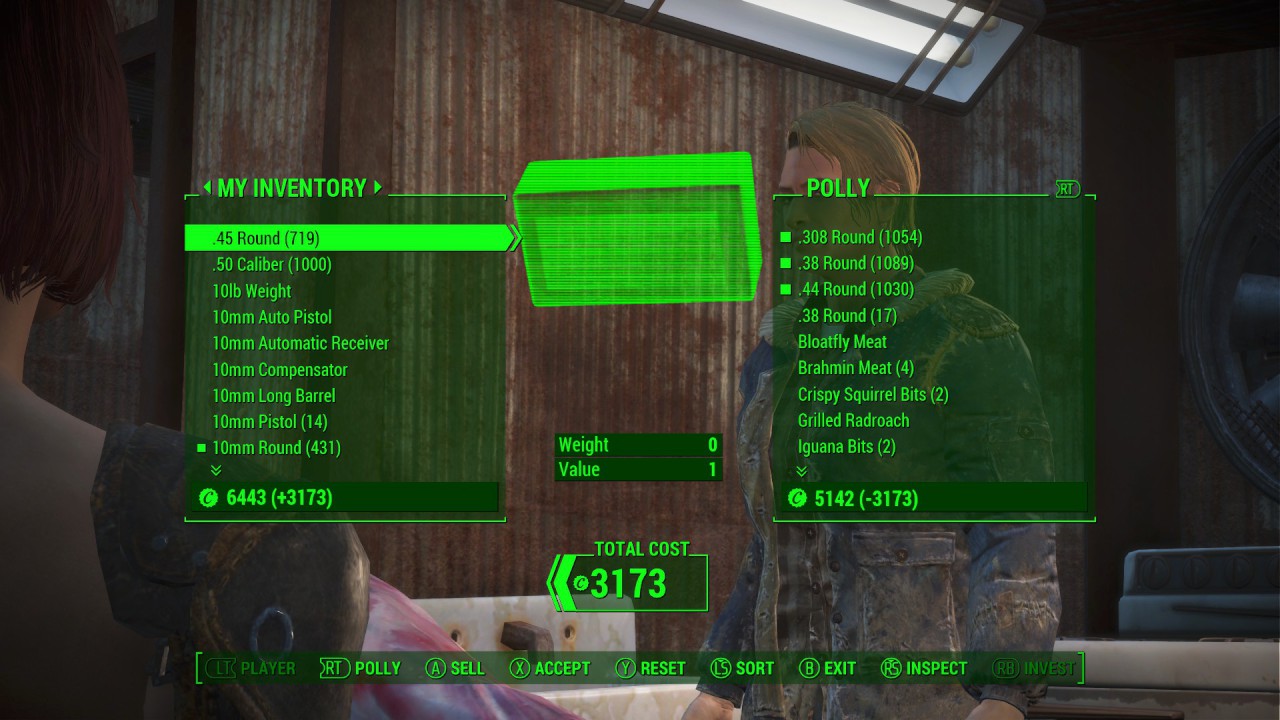The height and width of the screenshot is (720, 1280).
Task: Switch to the POLLY inventory tab
Action: 838,187
